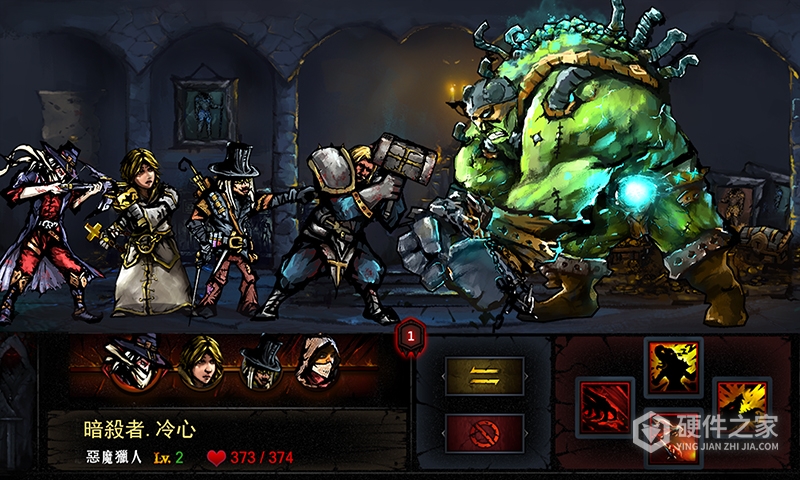Choose the blonde woman hero portrait
This screenshot has width=800, height=480.
click(x=200, y=365)
